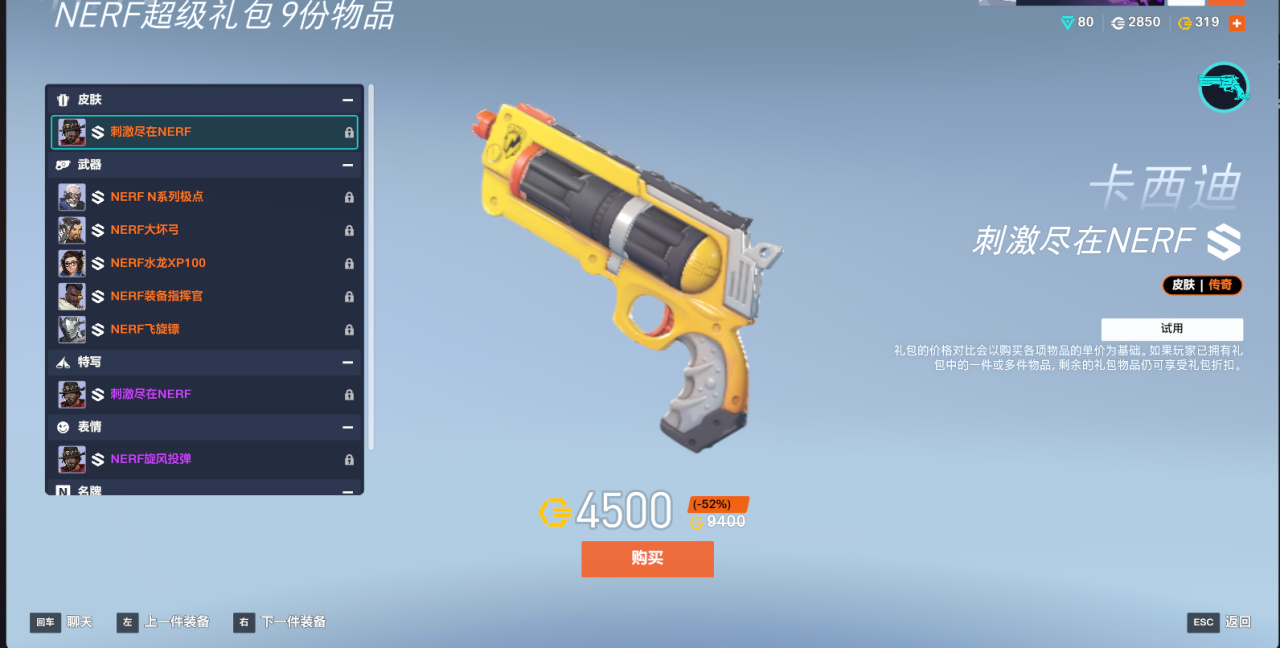
Task: Show the next item with 下一件装备
Action: pos(281,622)
